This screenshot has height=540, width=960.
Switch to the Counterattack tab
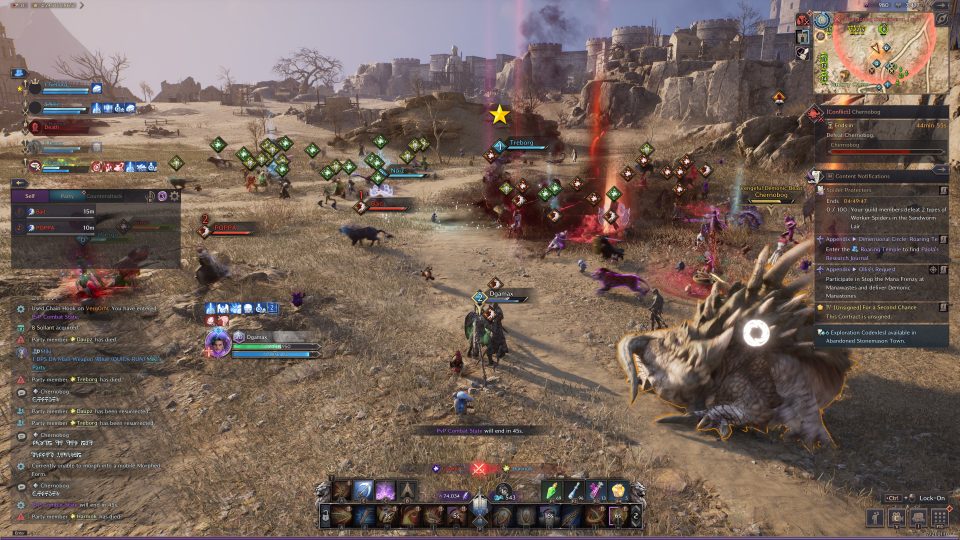(x=104, y=196)
